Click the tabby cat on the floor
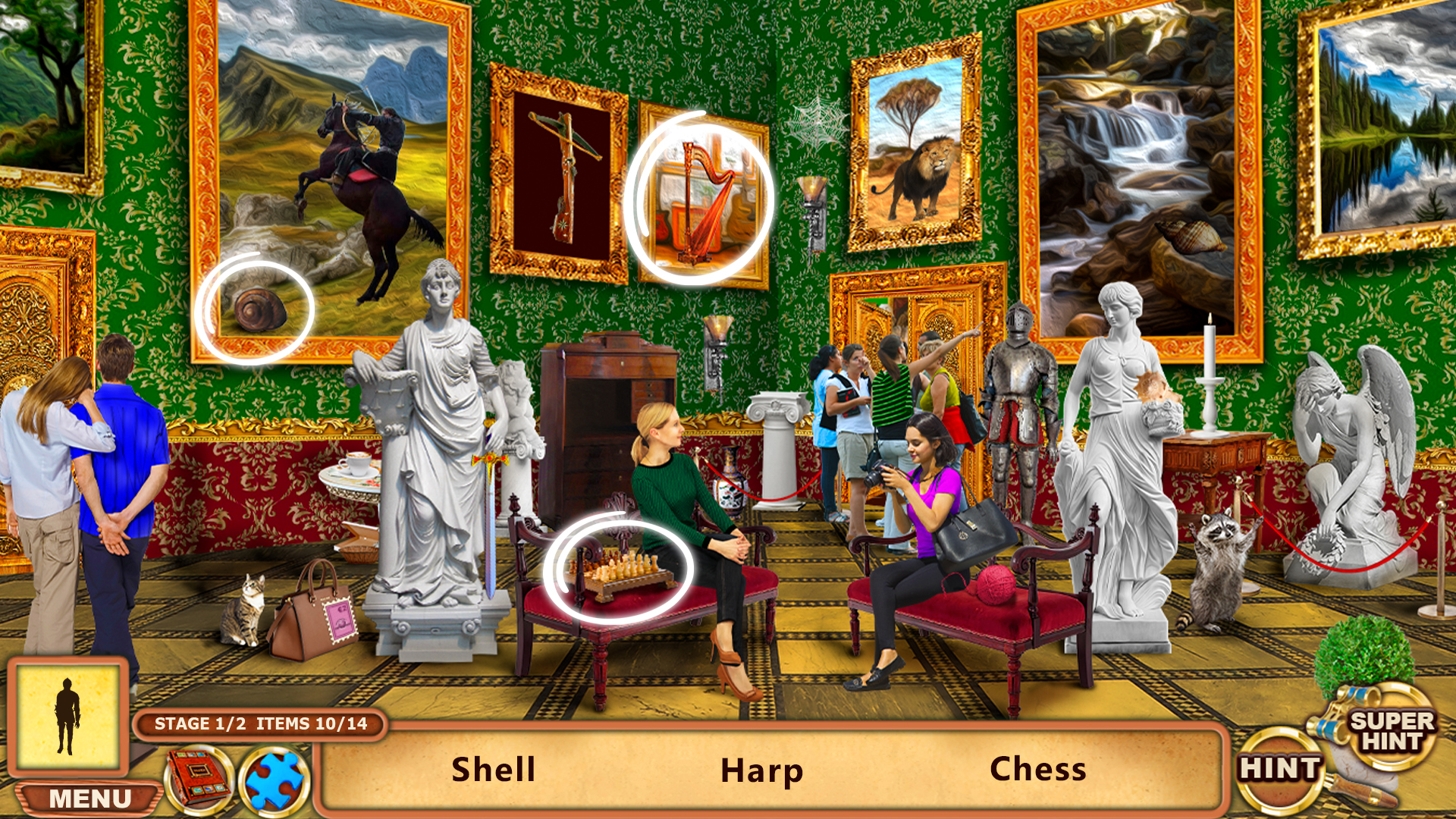Screen dimensions: 1456x819 pyautogui.click(x=244, y=607)
